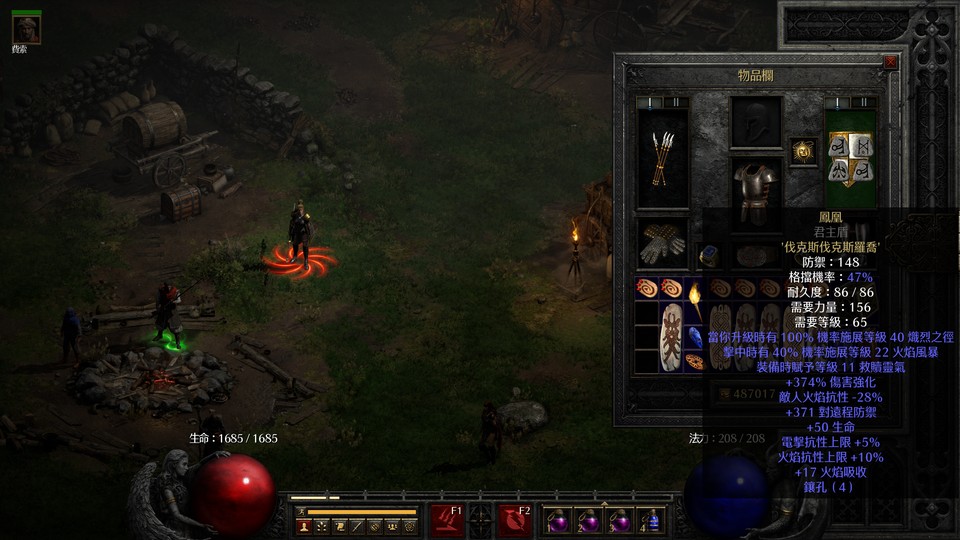Click the equipped helmet slot

pos(756,122)
